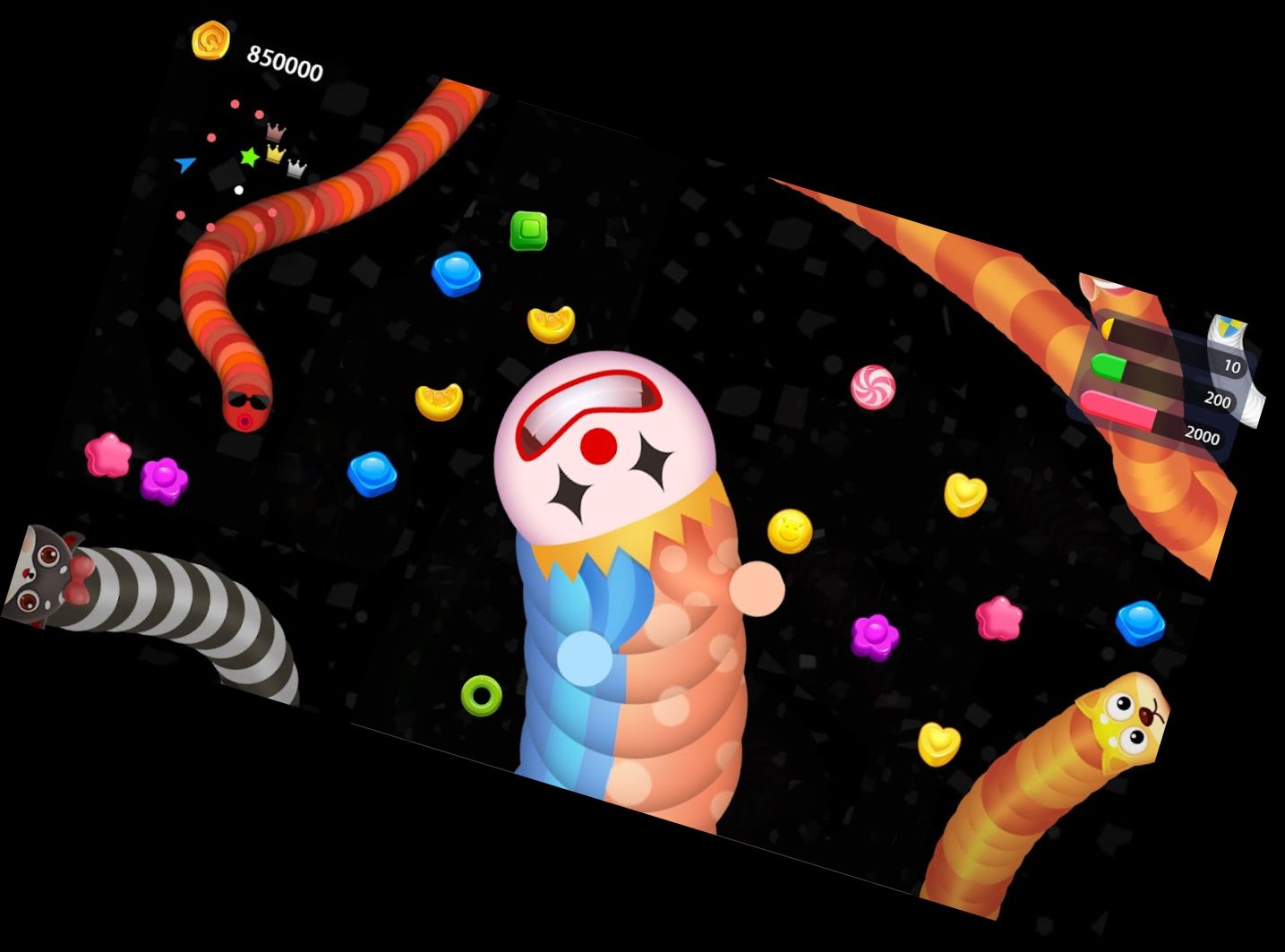Click the green star on the minimap

coord(250,157)
